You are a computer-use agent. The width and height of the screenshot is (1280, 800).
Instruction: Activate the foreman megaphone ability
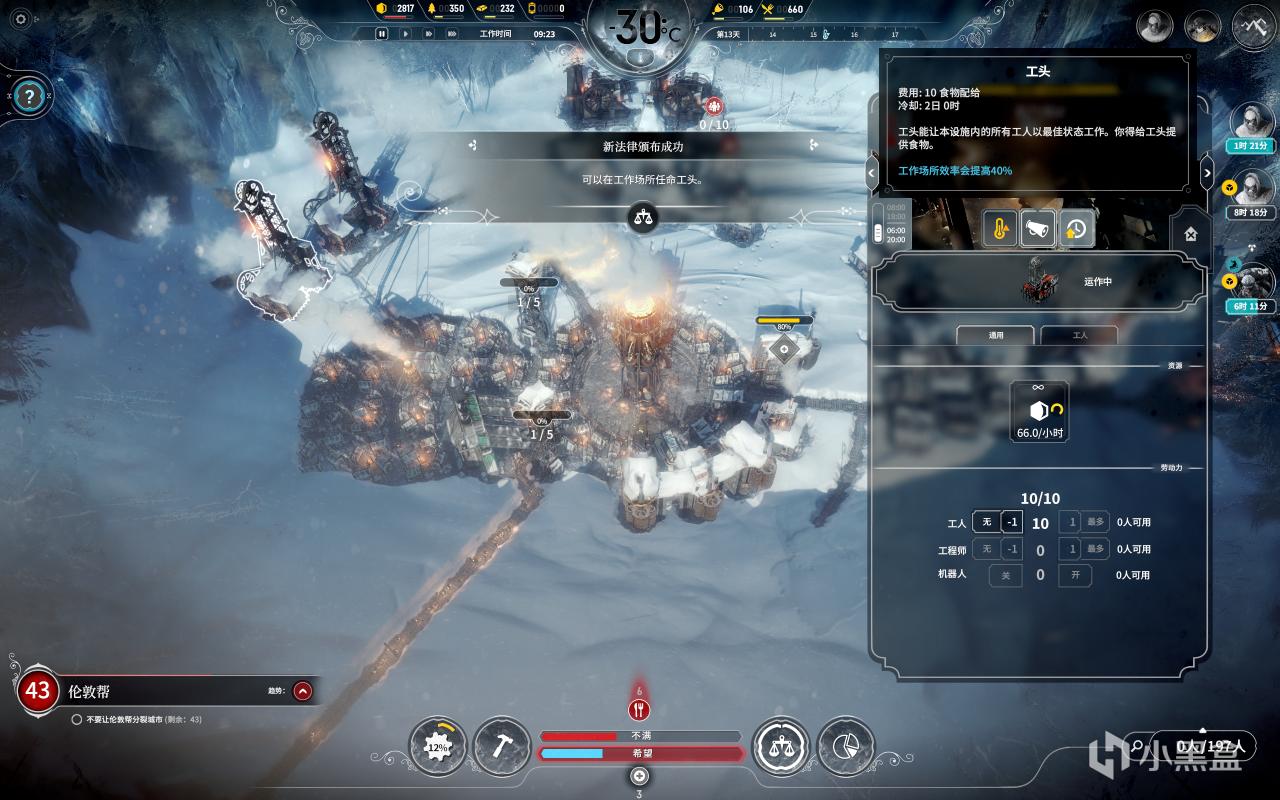[x=1038, y=230]
